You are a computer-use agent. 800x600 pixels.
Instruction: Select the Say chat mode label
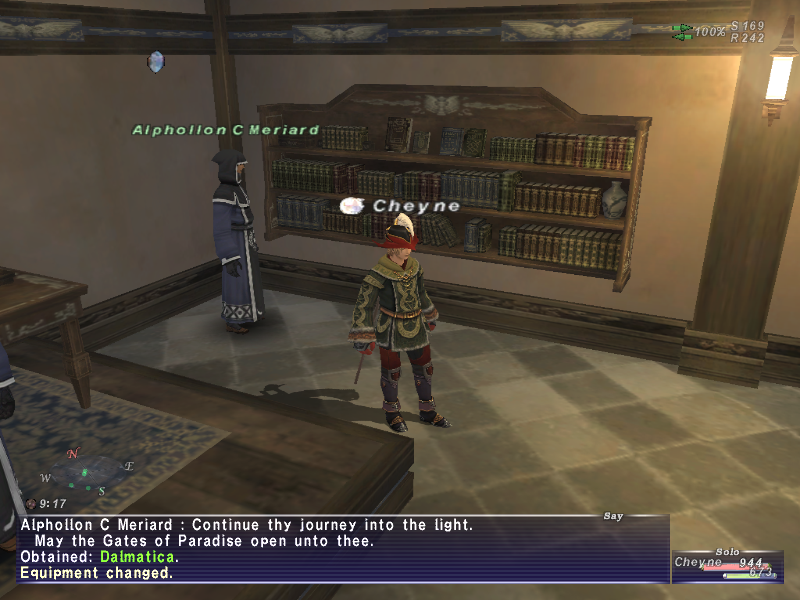click(x=613, y=516)
